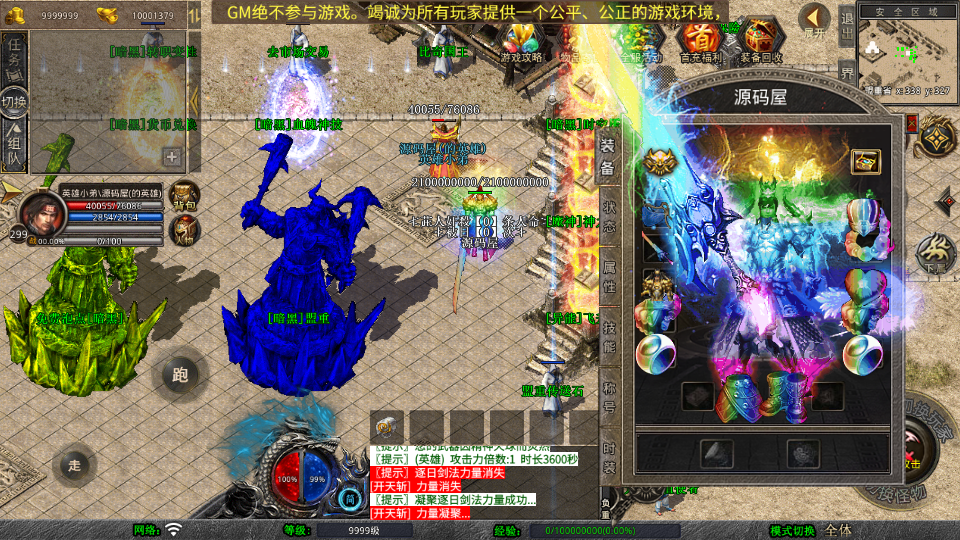Close the 源码屋 character panel
Image resolution: width=960 pixels, height=540 pixels.
click(x=912, y=125)
